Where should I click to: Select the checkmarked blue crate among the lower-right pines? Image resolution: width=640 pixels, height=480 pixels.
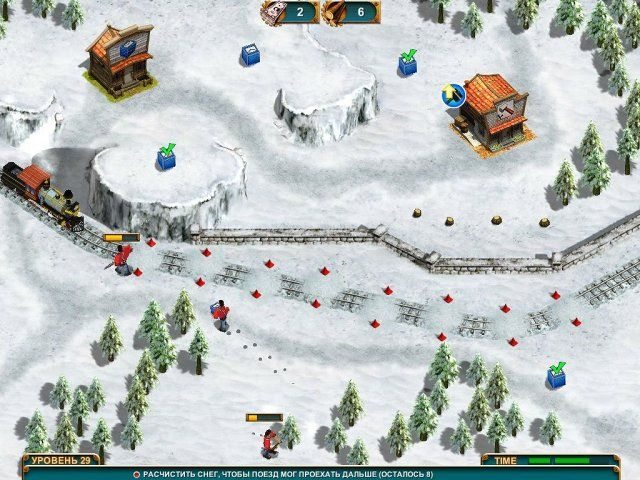point(556,376)
